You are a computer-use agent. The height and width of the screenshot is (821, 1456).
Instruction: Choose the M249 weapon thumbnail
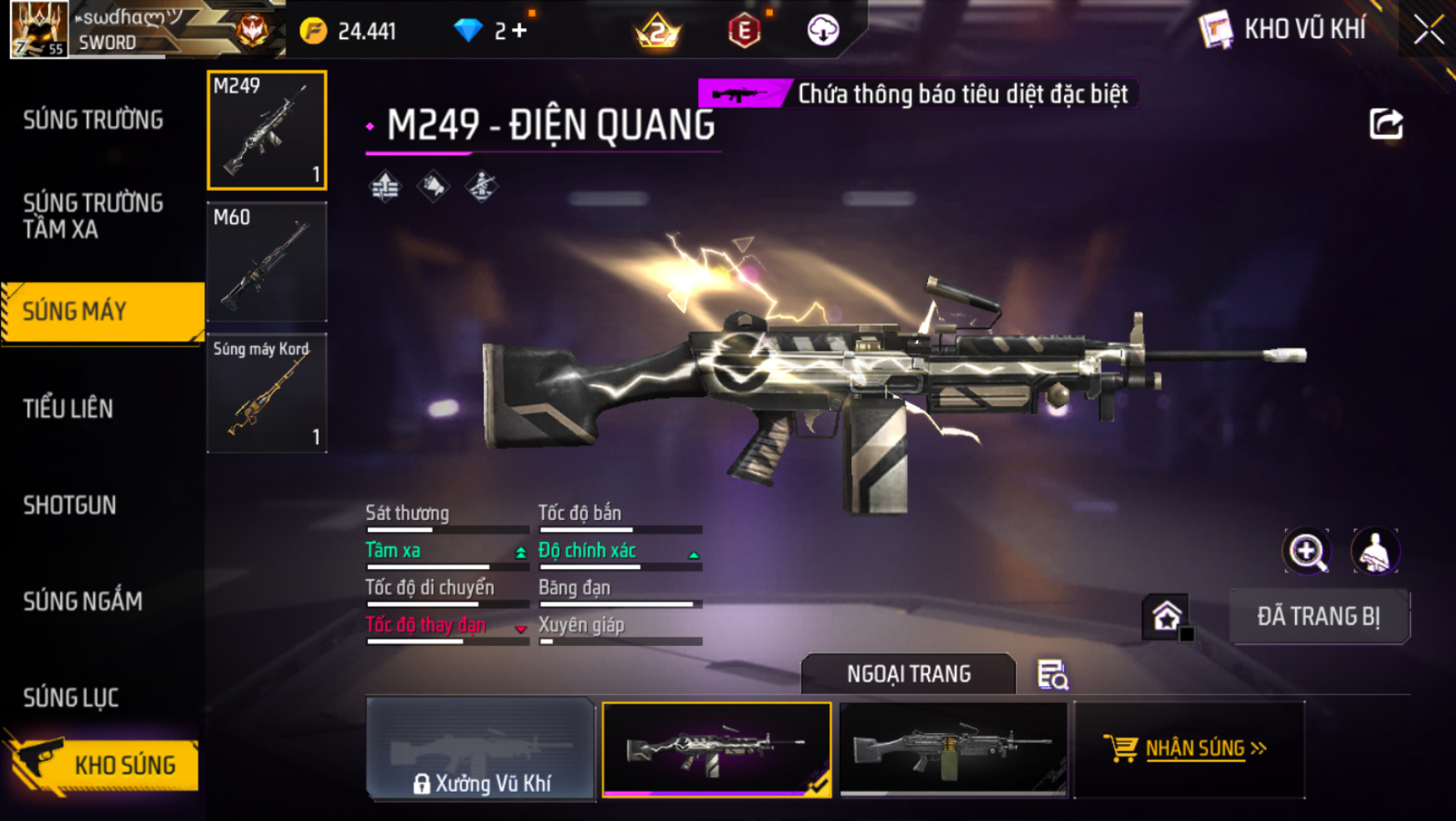coord(267,130)
